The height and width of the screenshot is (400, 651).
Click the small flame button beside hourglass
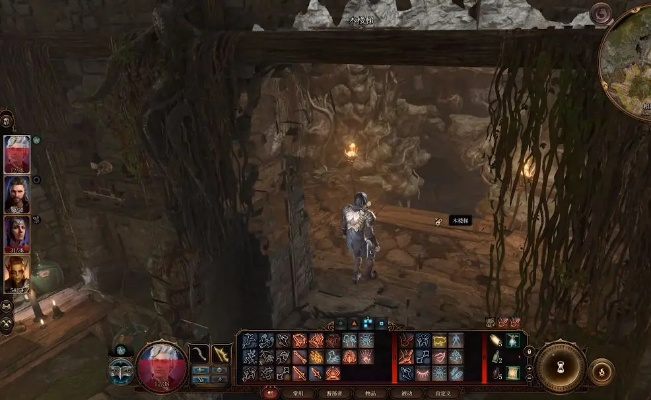[601, 372]
